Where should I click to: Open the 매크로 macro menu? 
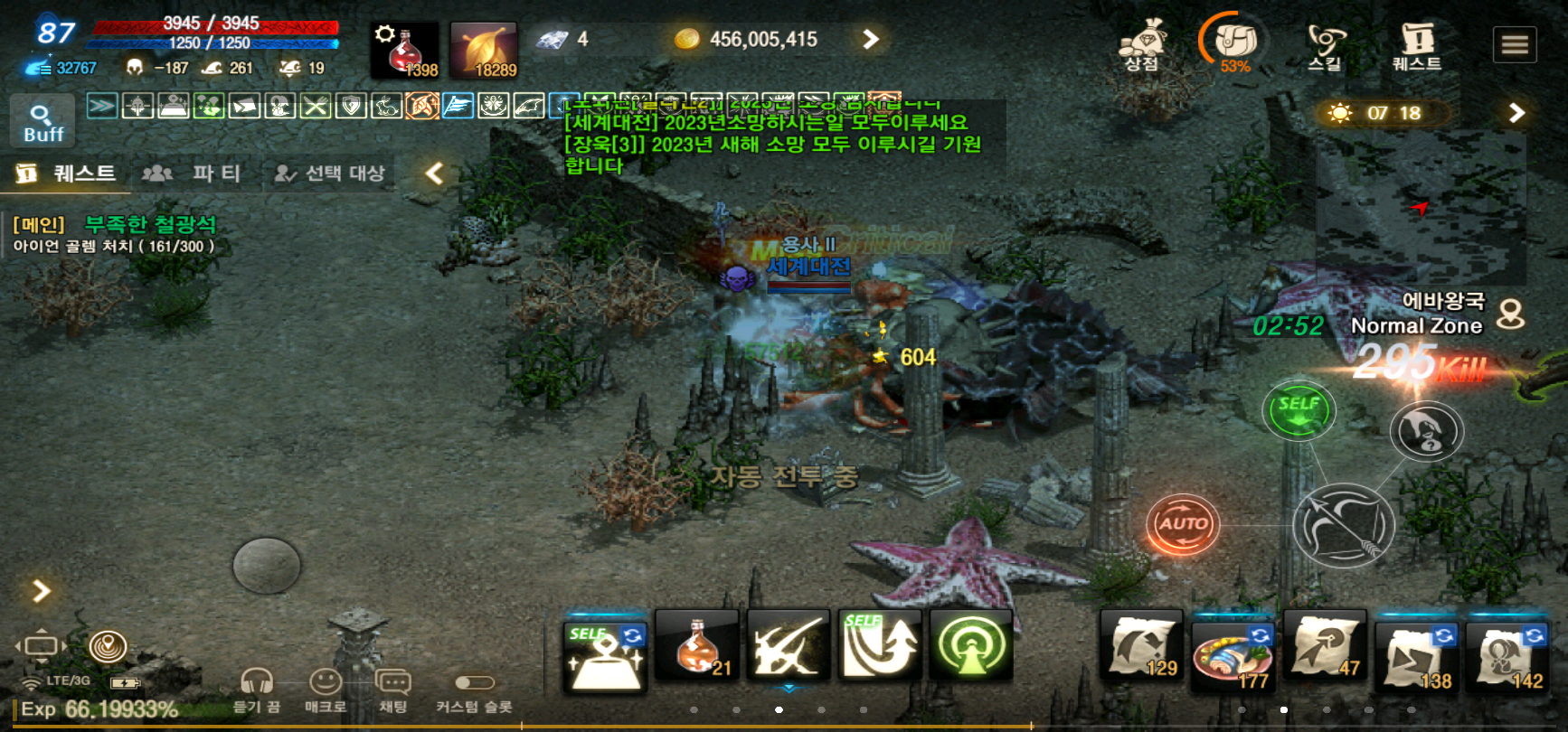tap(326, 690)
